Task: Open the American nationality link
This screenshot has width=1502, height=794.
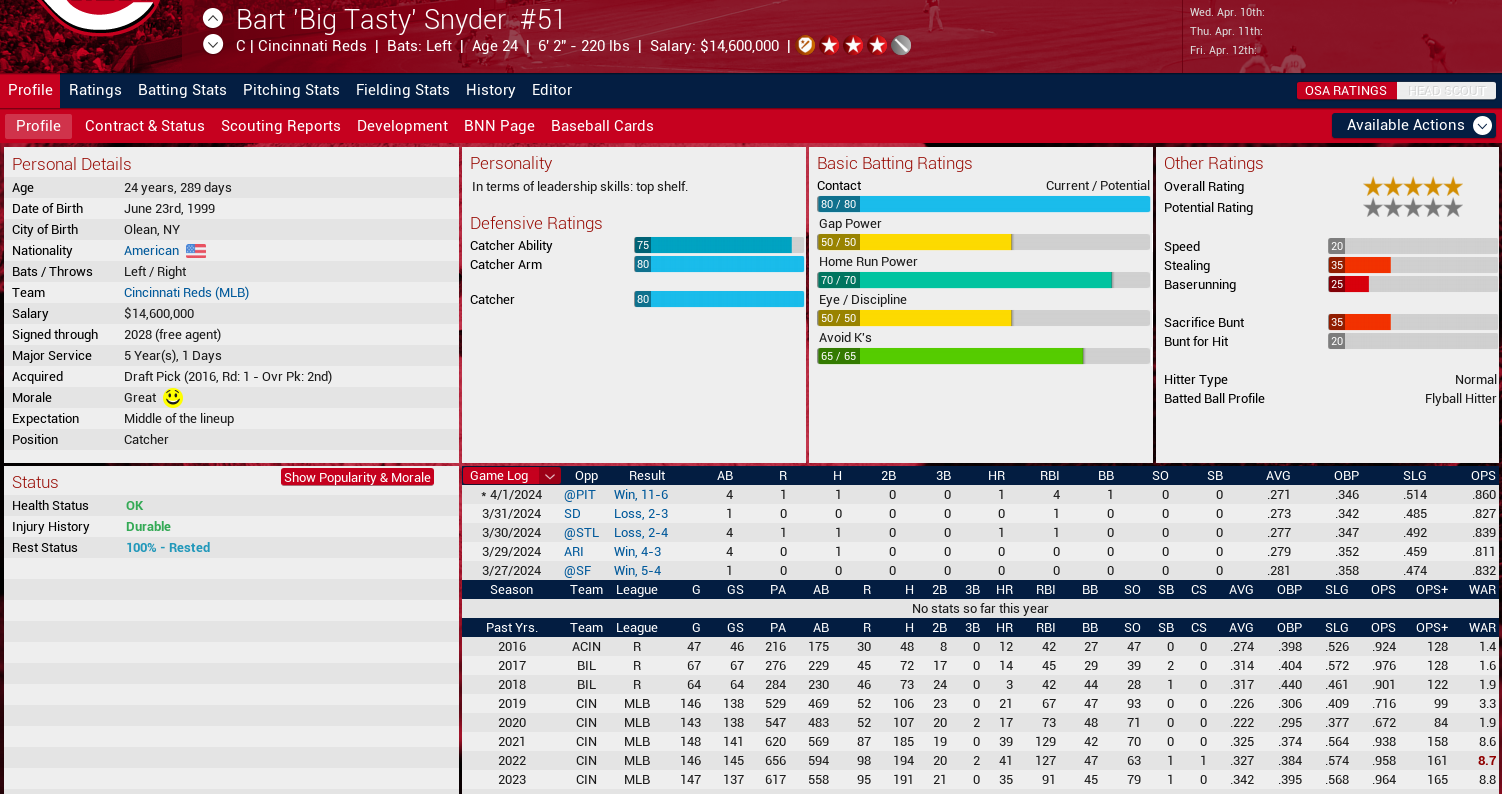Action: tap(152, 251)
